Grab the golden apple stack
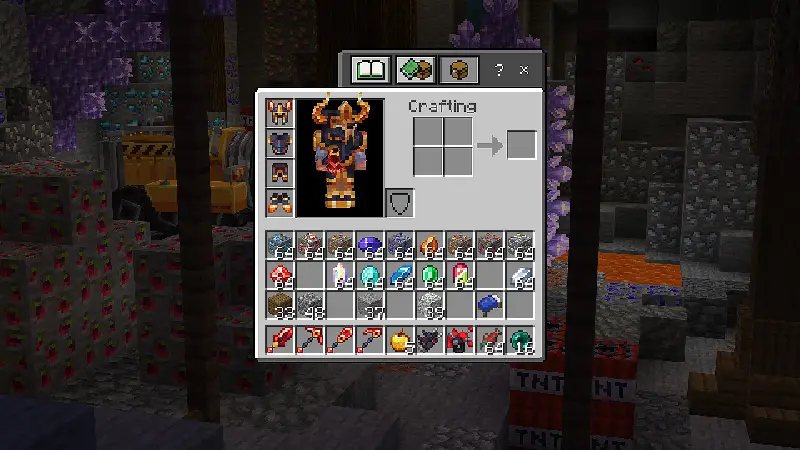Screen dimensions: 800x450 click(x=401, y=340)
